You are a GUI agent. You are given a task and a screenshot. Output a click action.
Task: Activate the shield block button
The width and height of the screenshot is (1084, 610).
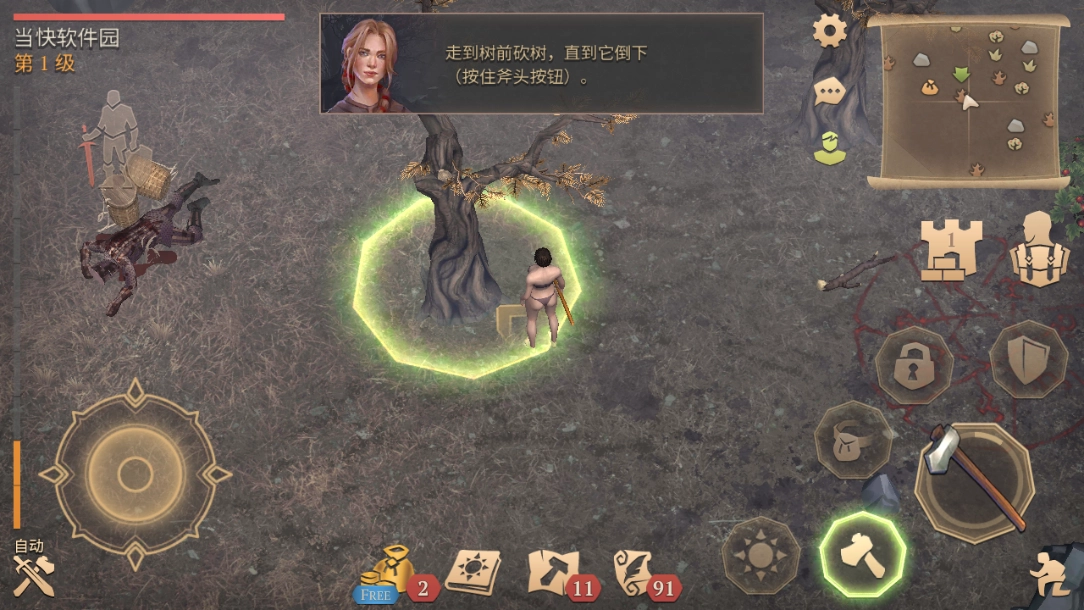[1027, 360]
